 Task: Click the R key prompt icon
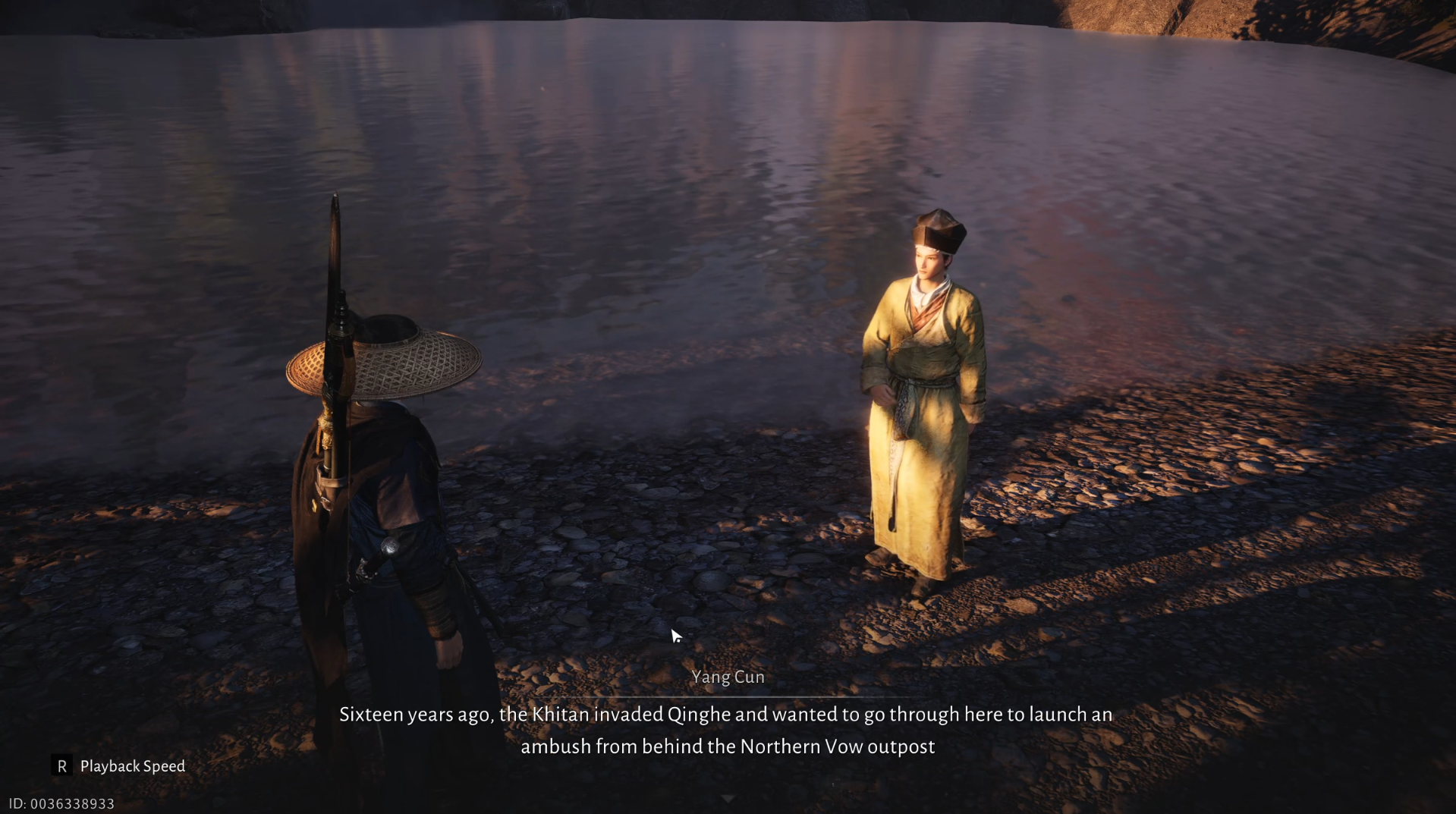62,766
